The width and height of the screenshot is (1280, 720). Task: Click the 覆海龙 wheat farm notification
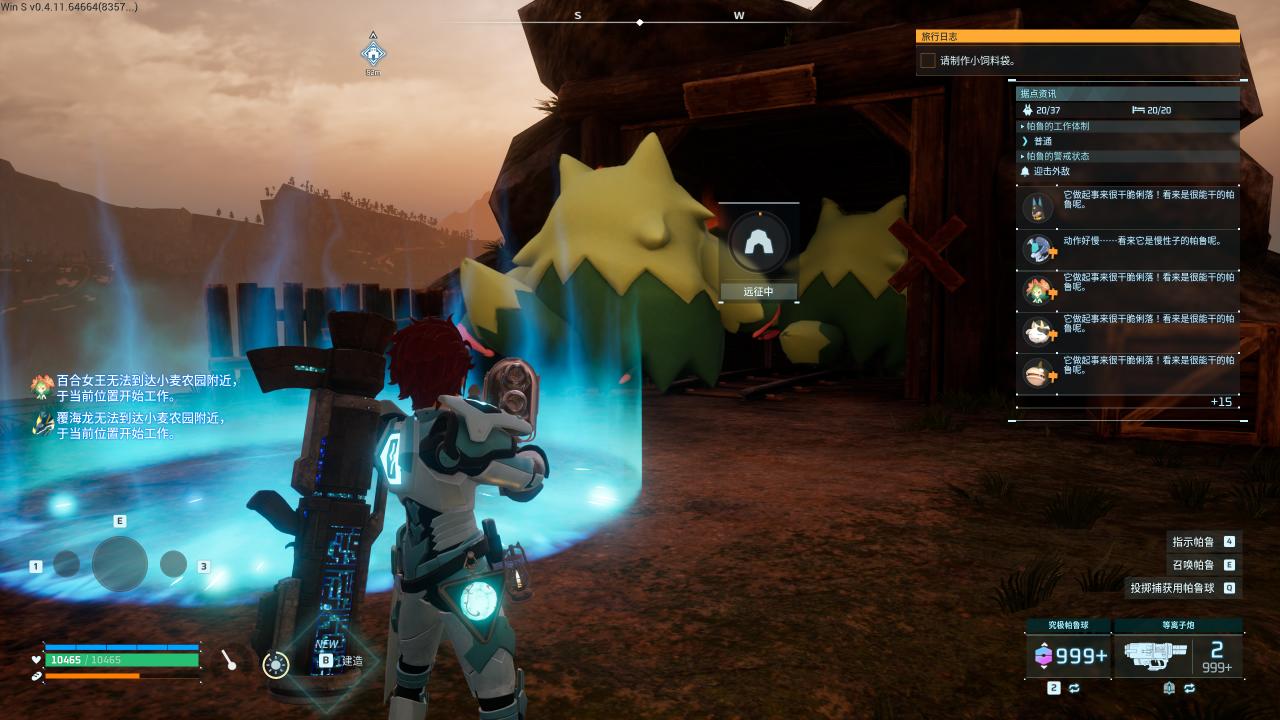pos(140,426)
